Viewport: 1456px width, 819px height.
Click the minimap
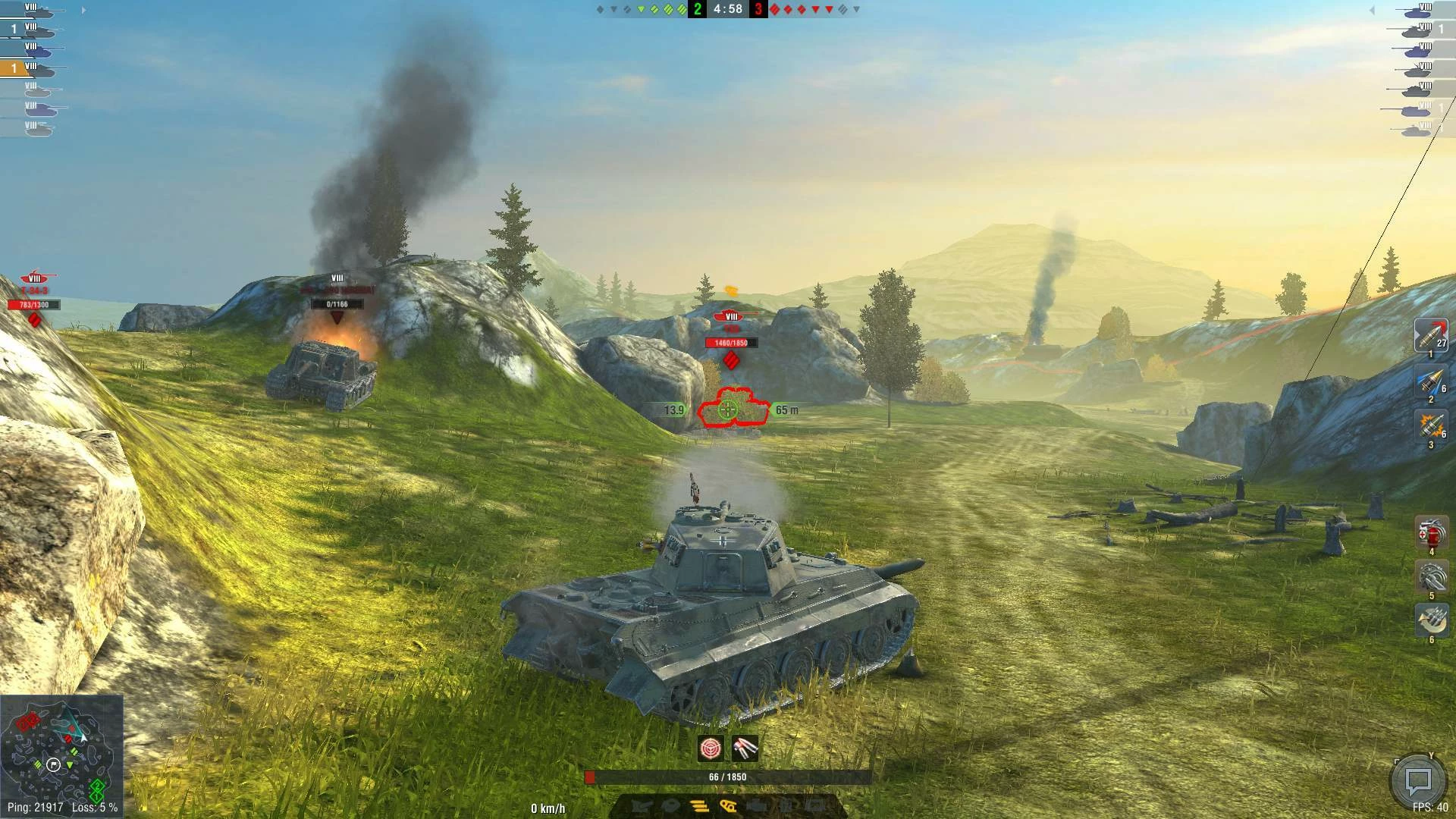coord(61,754)
